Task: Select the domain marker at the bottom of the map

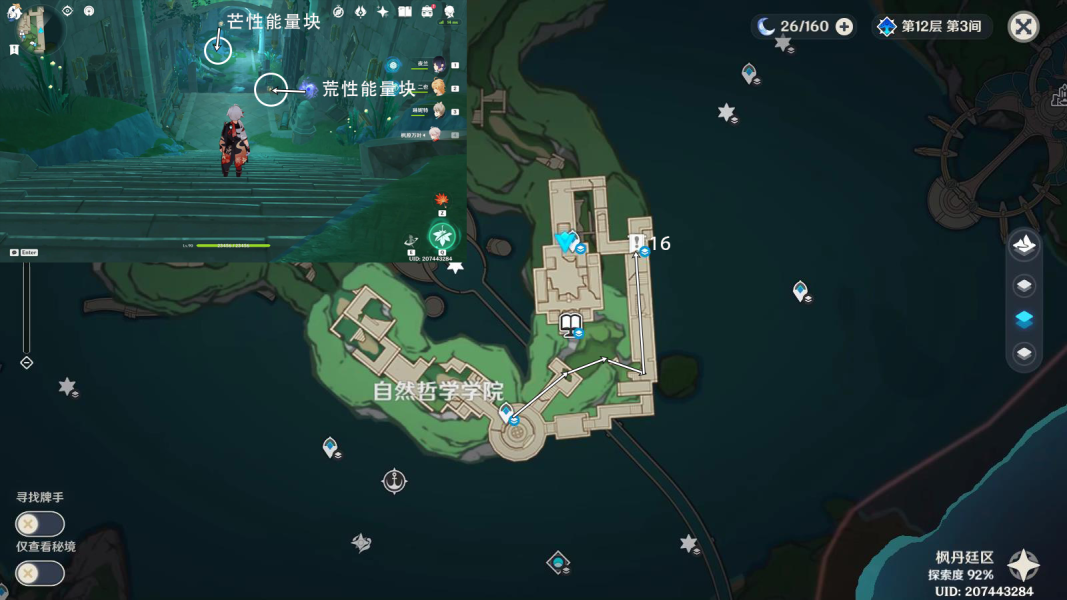Action: [x=557, y=562]
